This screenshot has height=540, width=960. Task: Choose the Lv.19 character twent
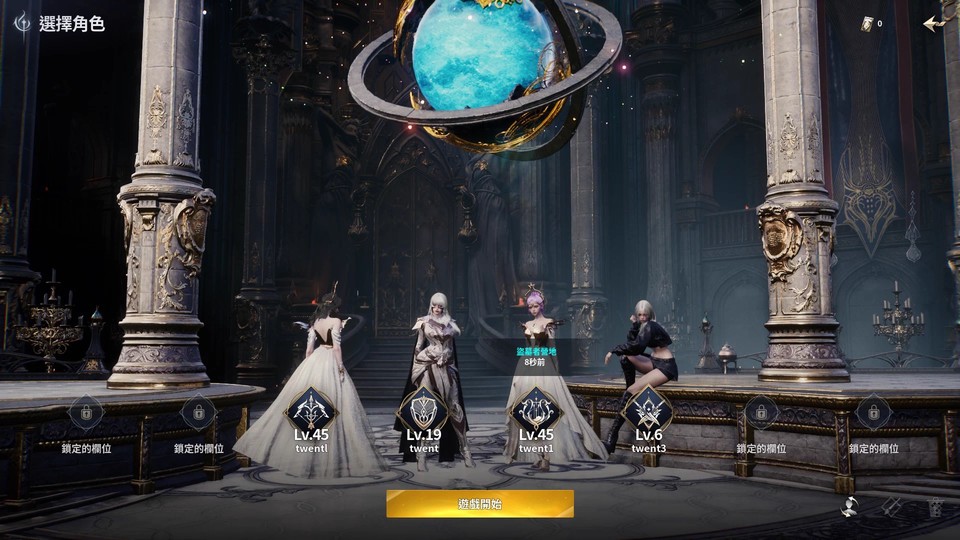click(x=423, y=410)
